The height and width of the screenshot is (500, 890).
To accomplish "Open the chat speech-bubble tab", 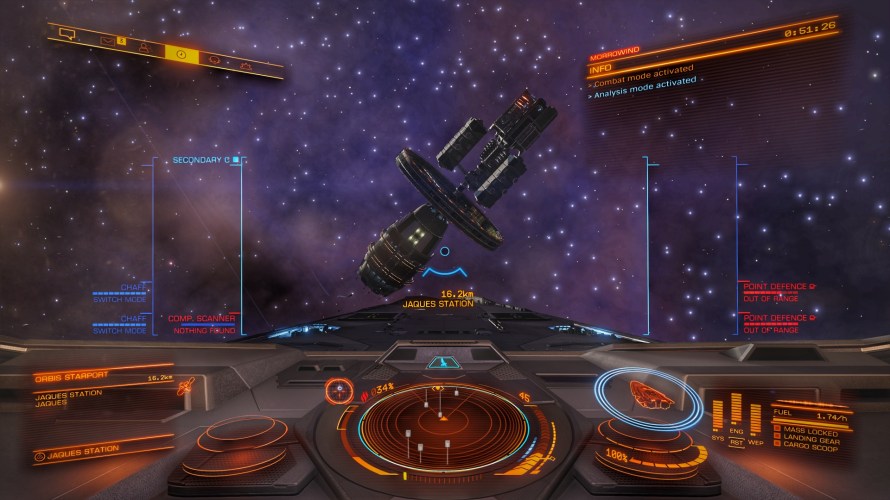I will coord(67,33).
